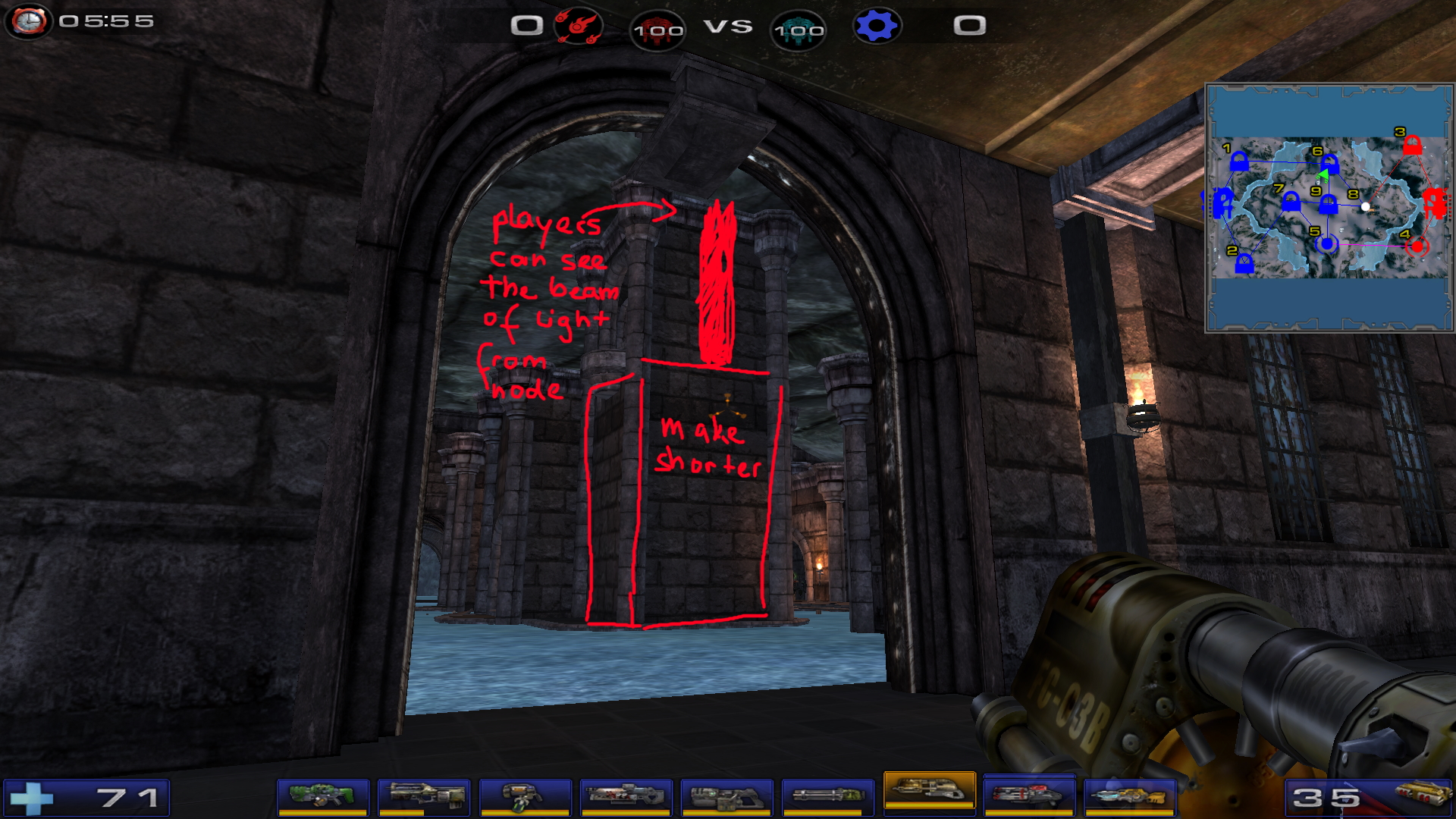Select red node 4 on the minimap
The width and height of the screenshot is (1456, 819).
pyautogui.click(x=1417, y=246)
